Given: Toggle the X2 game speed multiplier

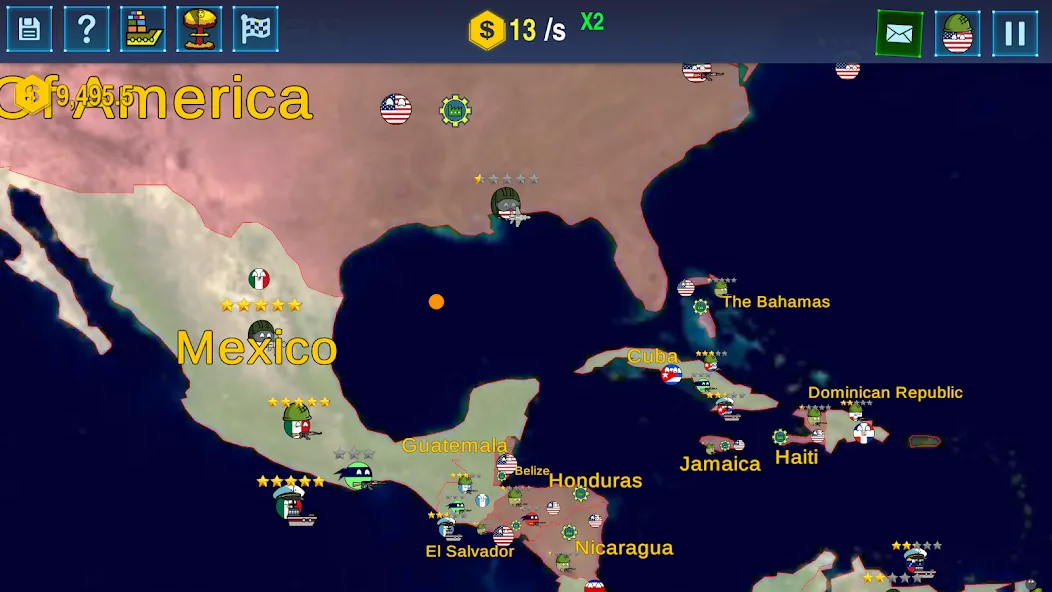Looking at the screenshot, I should point(592,23).
